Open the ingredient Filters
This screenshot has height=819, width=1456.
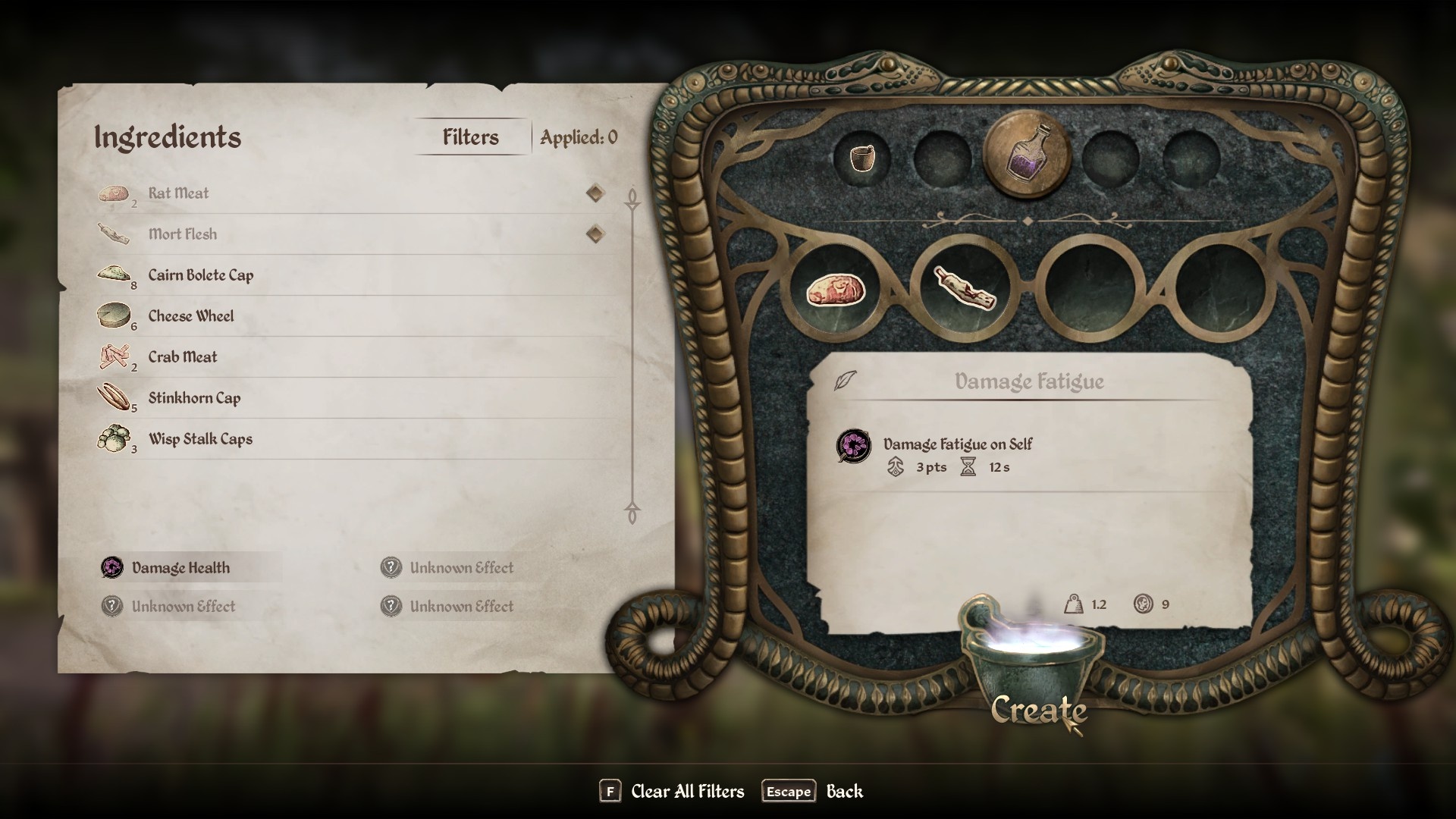[x=471, y=137]
